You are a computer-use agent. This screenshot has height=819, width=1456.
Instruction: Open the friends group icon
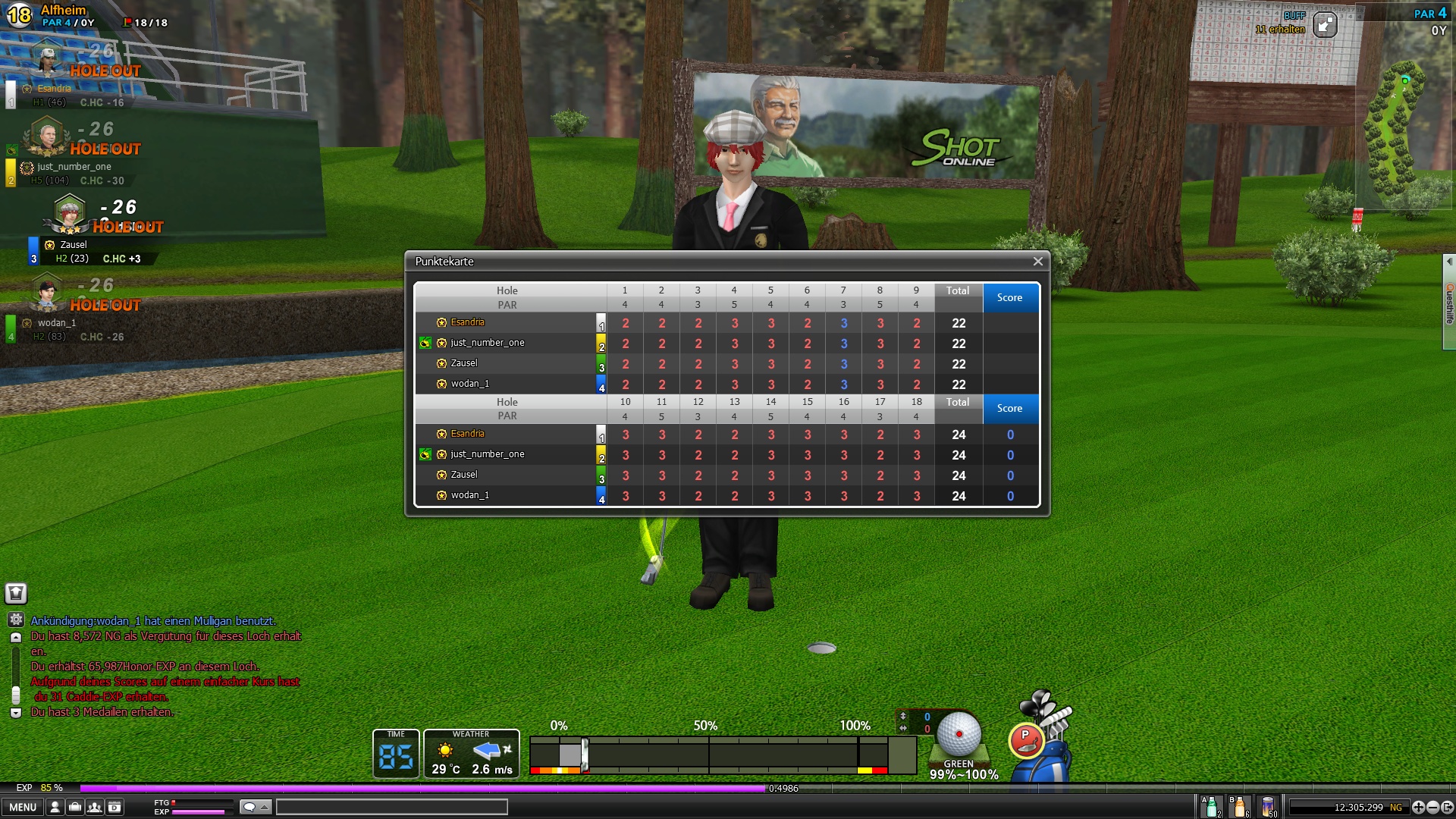pos(95,807)
